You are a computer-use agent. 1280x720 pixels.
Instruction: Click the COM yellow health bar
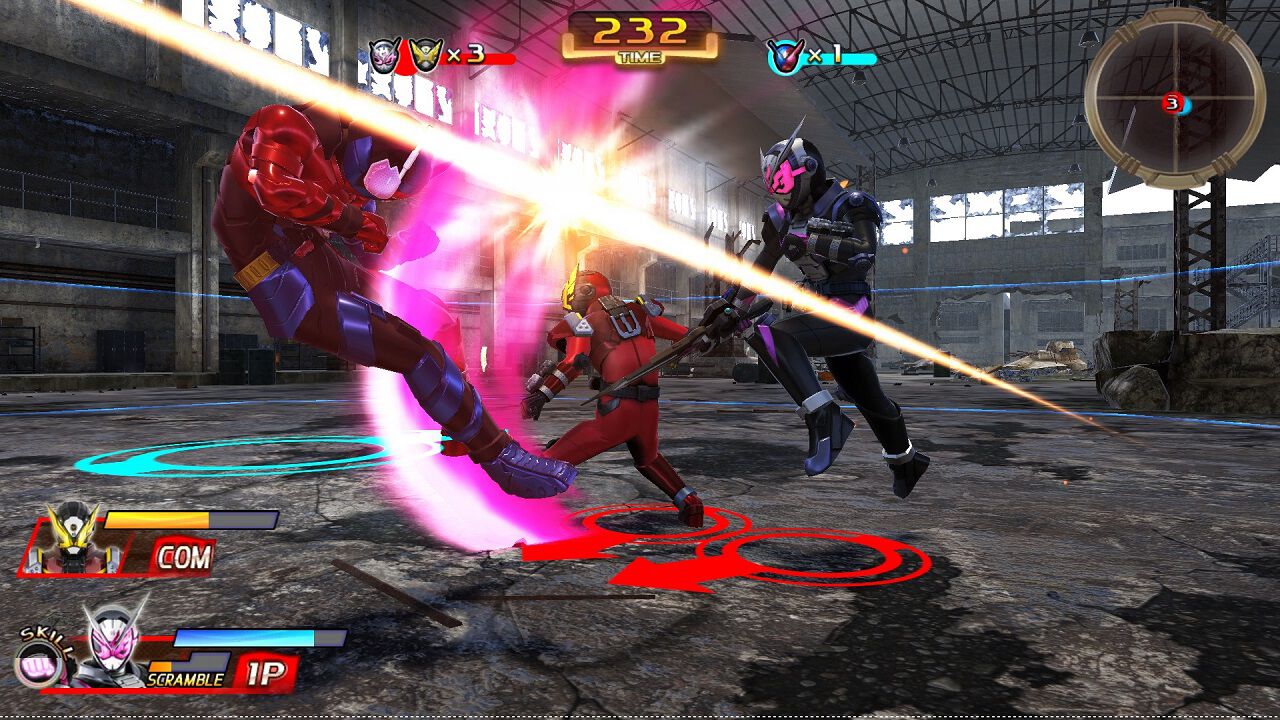point(157,521)
